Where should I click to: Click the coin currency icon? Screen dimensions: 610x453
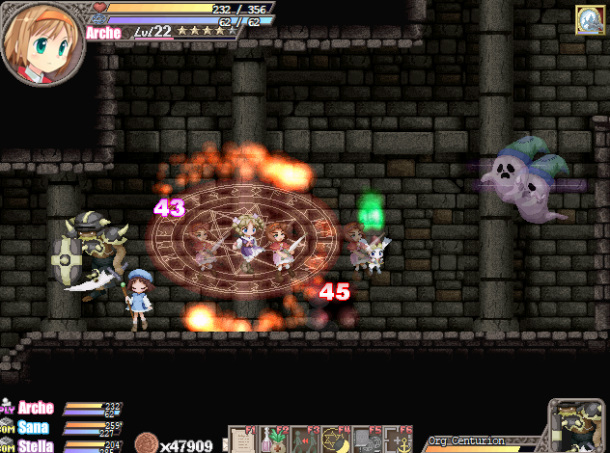point(145,444)
